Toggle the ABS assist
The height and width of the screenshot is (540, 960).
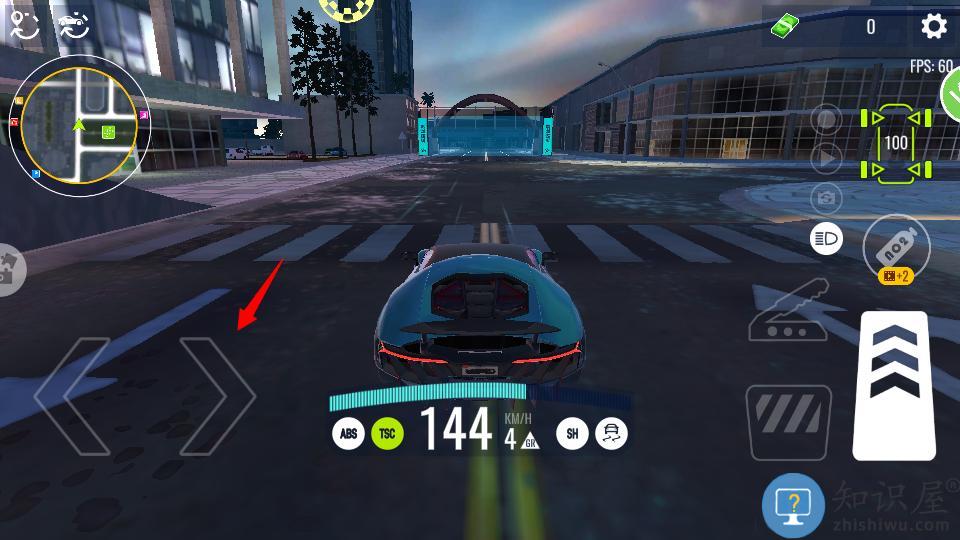[348, 433]
